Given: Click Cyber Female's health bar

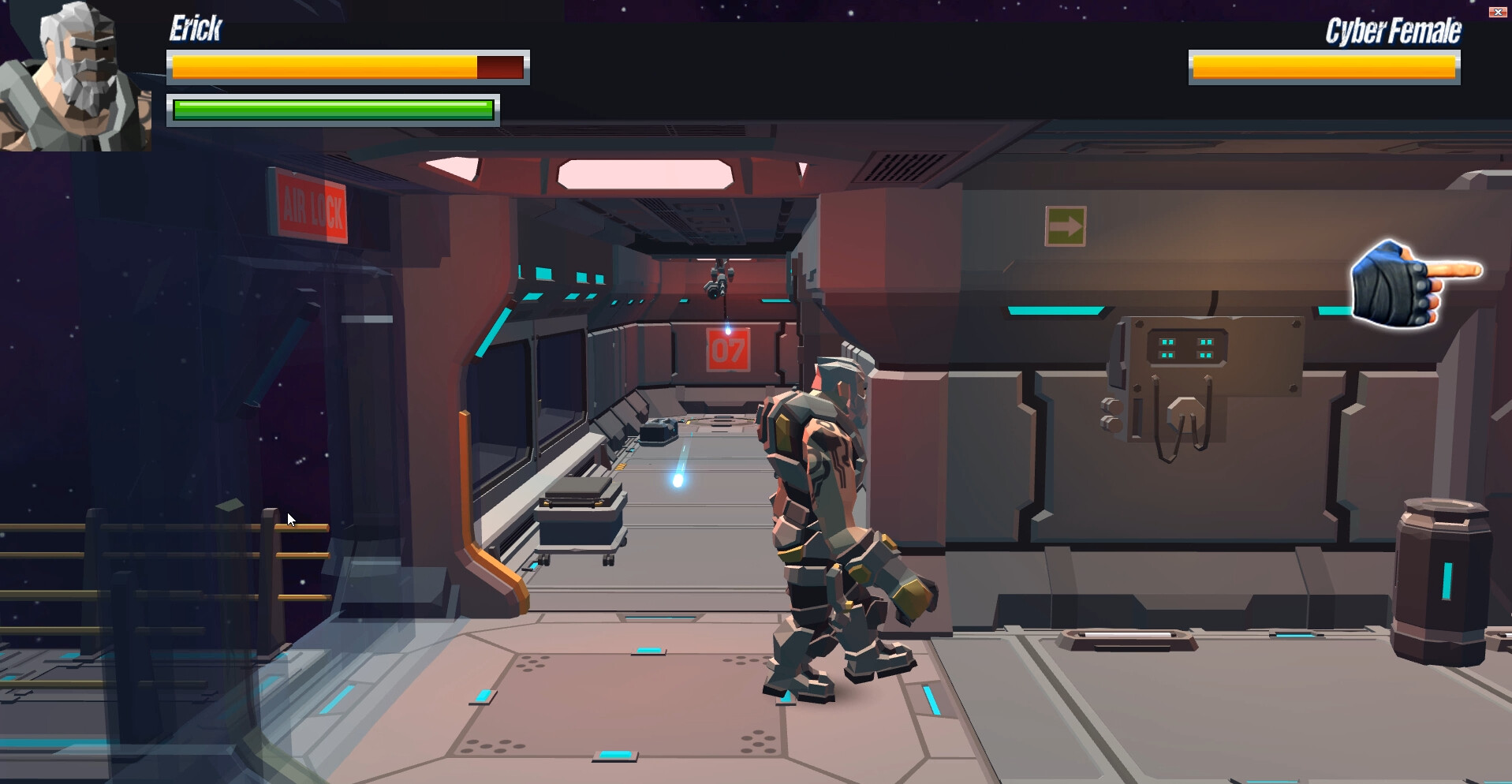Looking at the screenshot, I should click(x=1322, y=67).
